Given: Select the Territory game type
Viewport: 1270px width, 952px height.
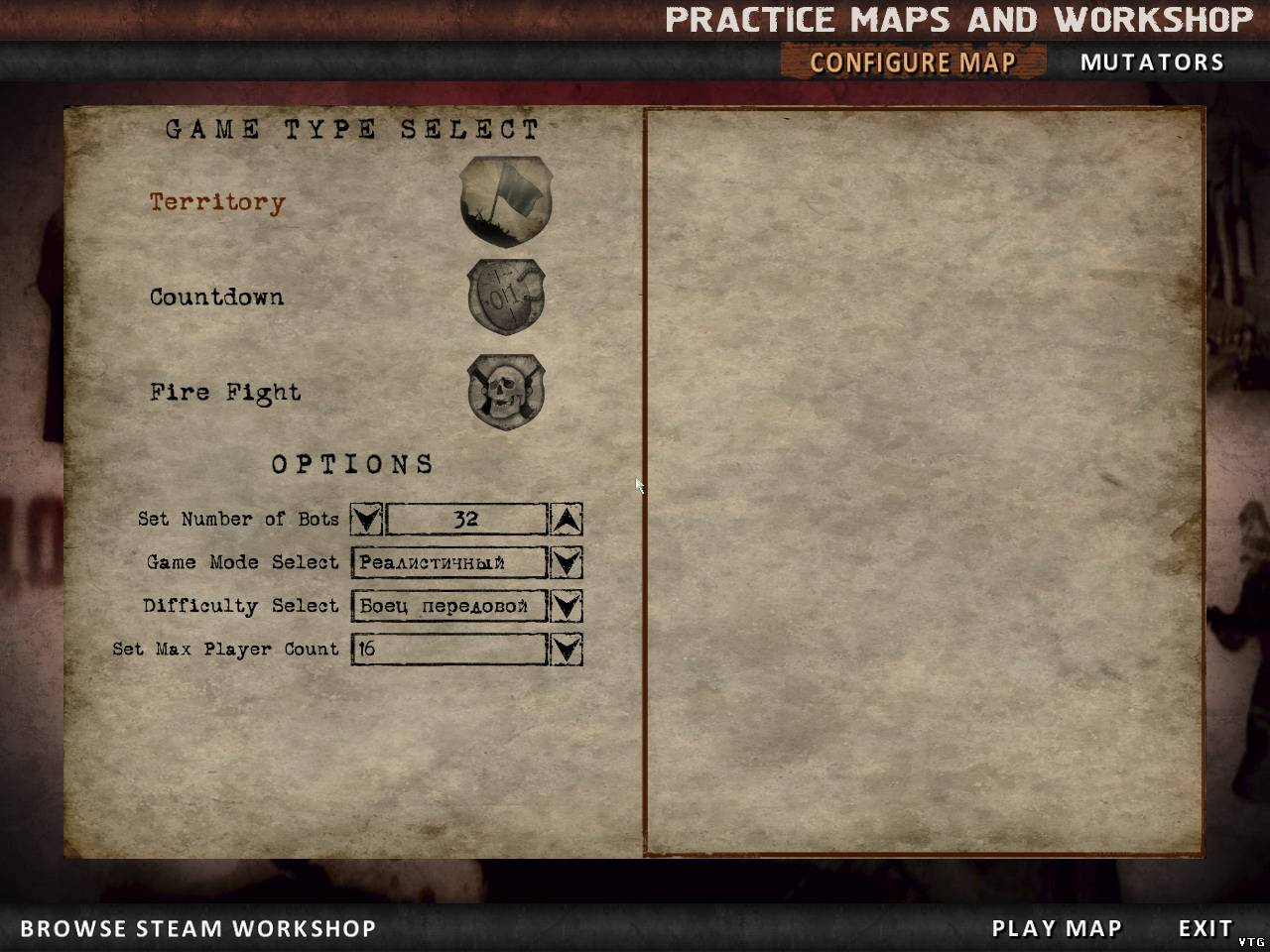Looking at the screenshot, I should pyautogui.click(x=217, y=202).
